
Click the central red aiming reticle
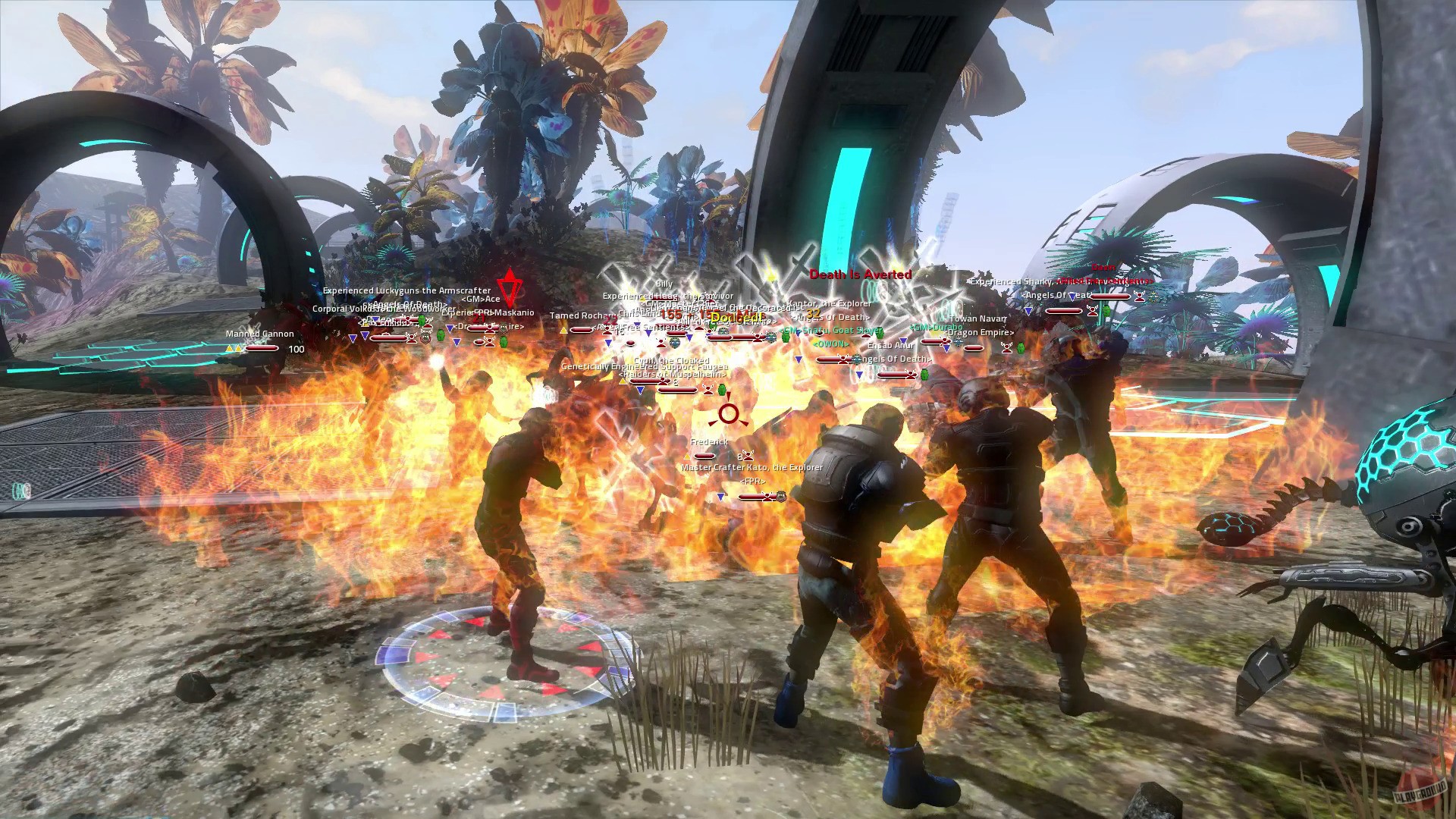pyautogui.click(x=728, y=414)
